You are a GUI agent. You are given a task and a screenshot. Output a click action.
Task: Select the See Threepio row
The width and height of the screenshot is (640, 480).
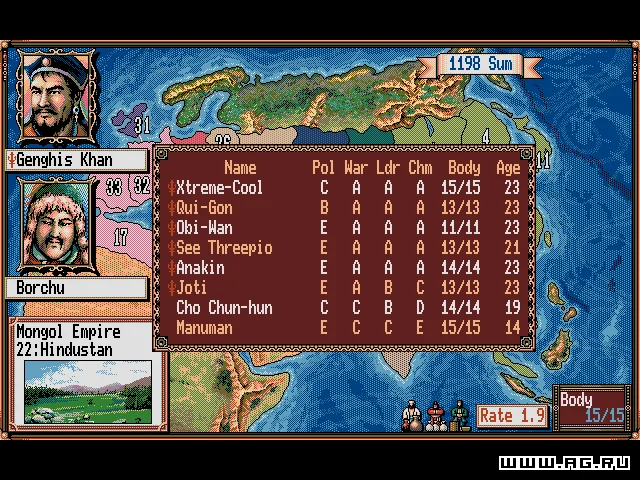coord(224,248)
